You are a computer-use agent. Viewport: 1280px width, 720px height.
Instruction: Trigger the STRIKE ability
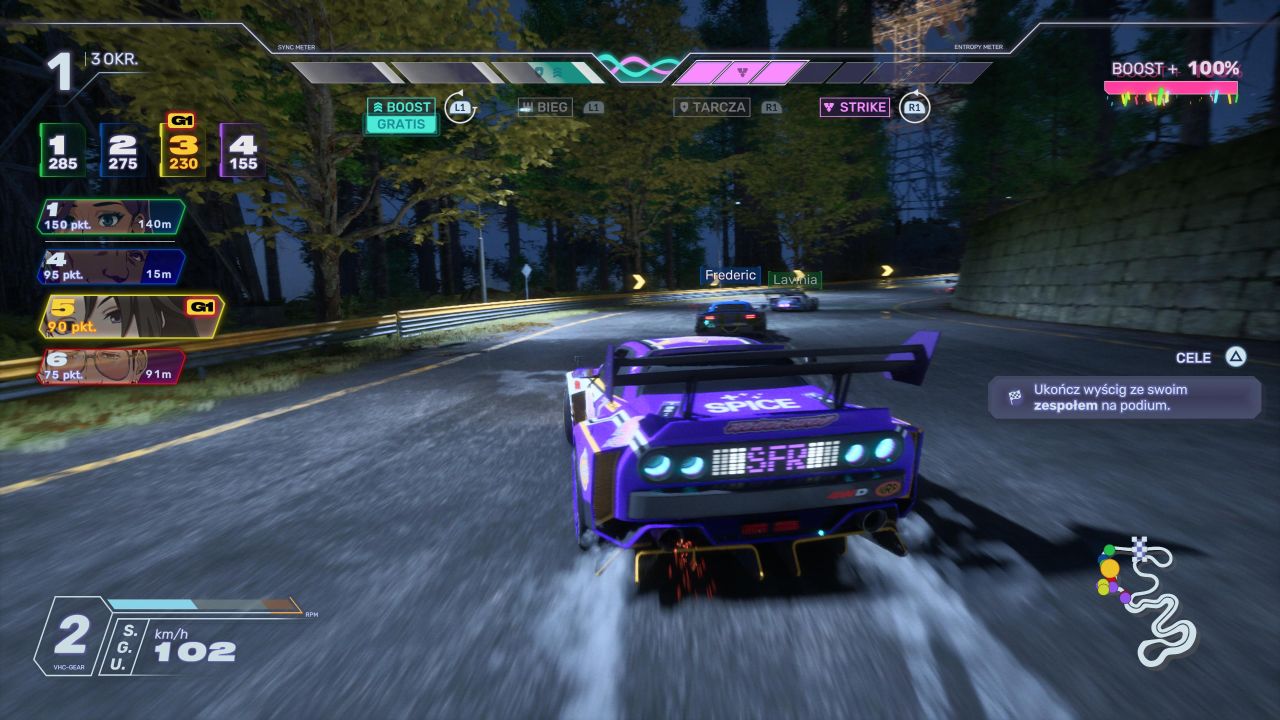tap(855, 107)
